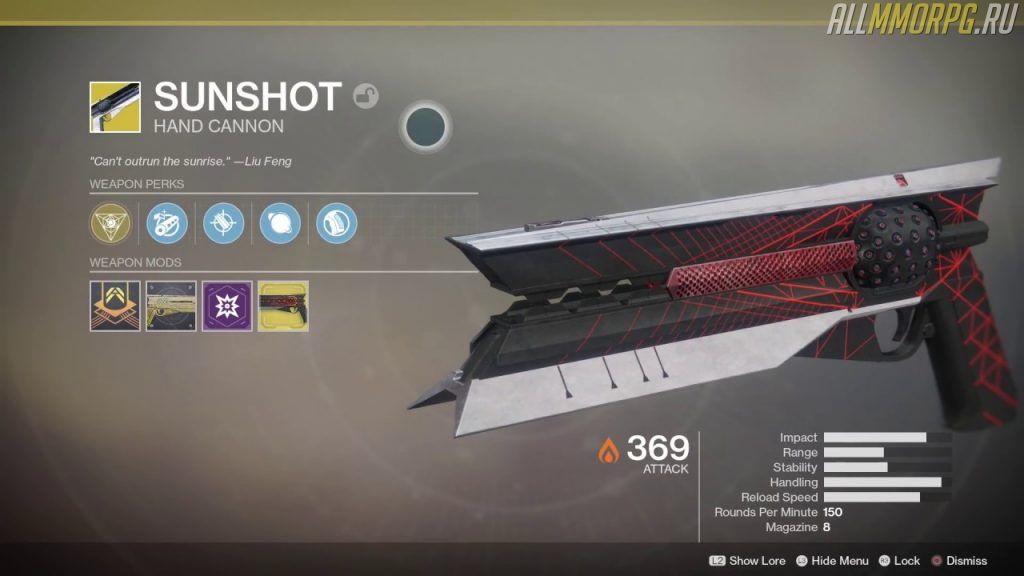Toggle the padlock icon next to Sunshot
Screen dimensions: 1024x576
(367, 96)
